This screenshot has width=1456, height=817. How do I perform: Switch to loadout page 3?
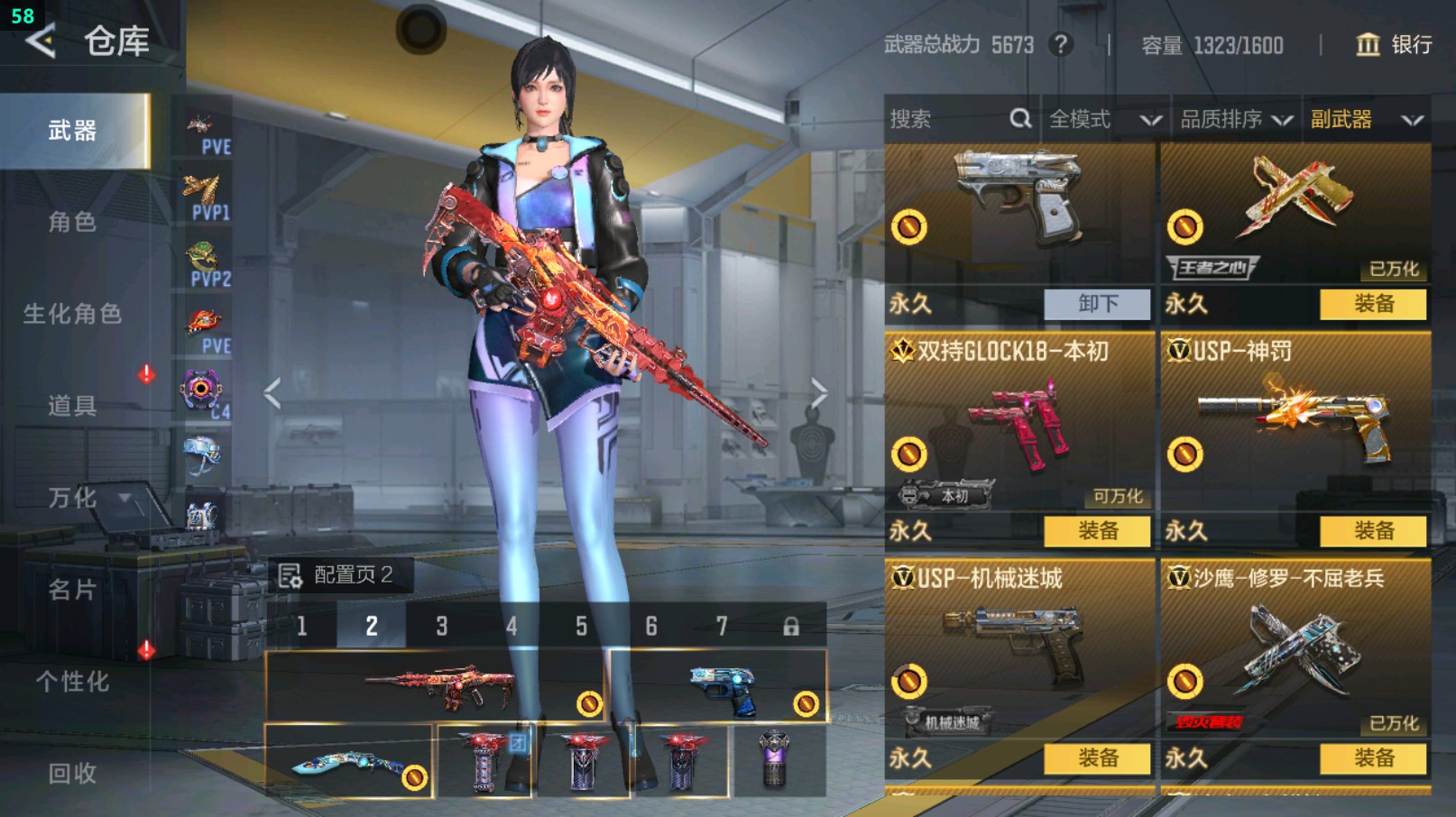pyautogui.click(x=441, y=626)
